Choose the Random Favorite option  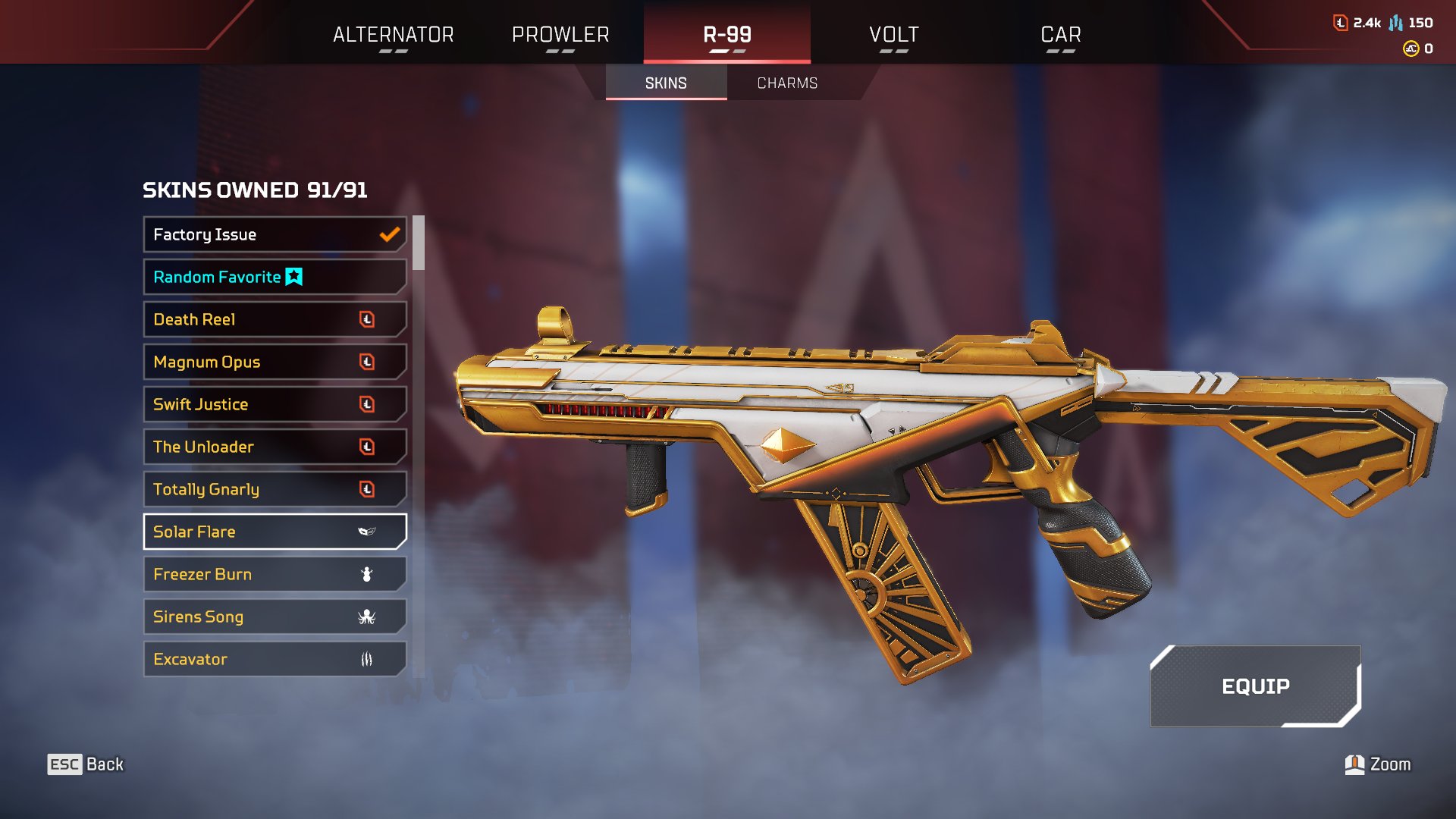click(x=275, y=278)
